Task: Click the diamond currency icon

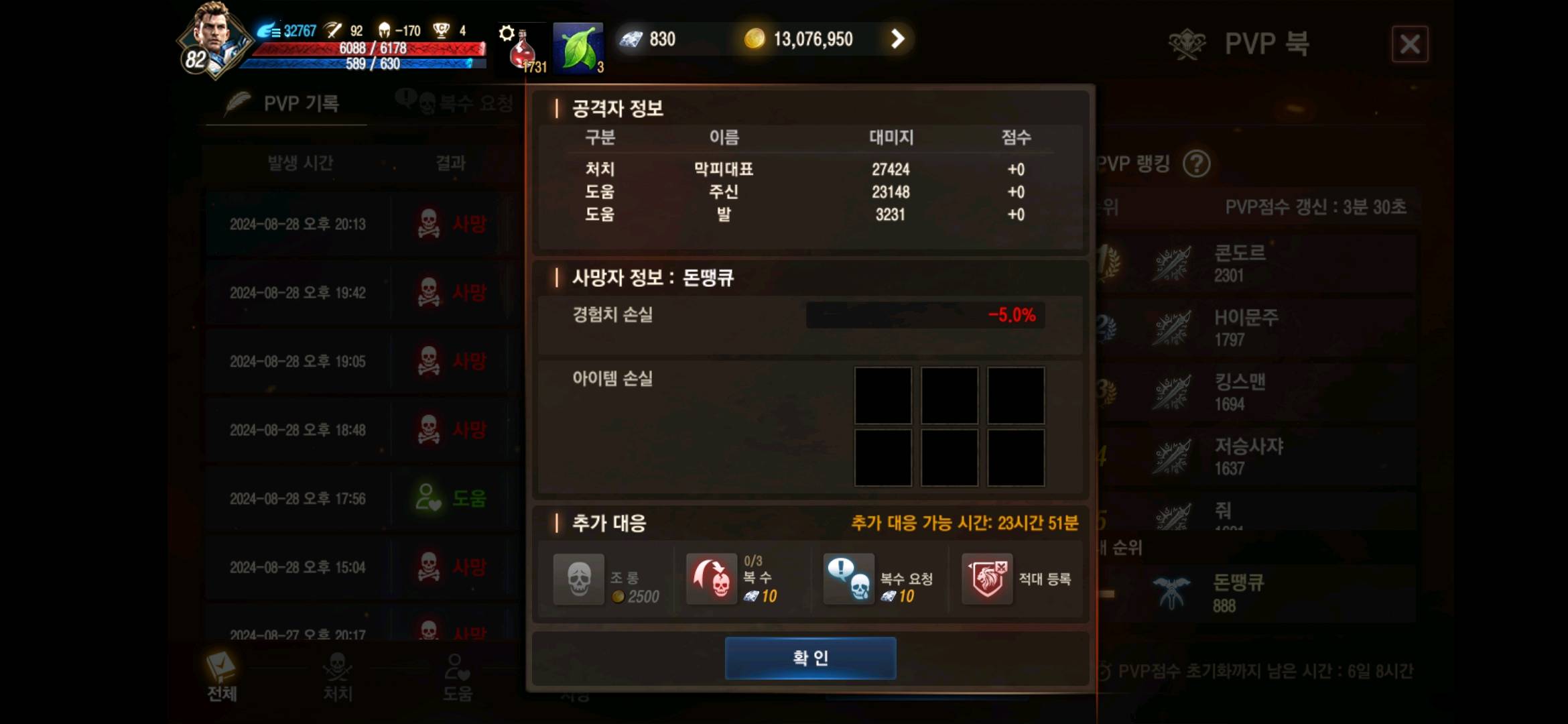Action: [x=631, y=38]
